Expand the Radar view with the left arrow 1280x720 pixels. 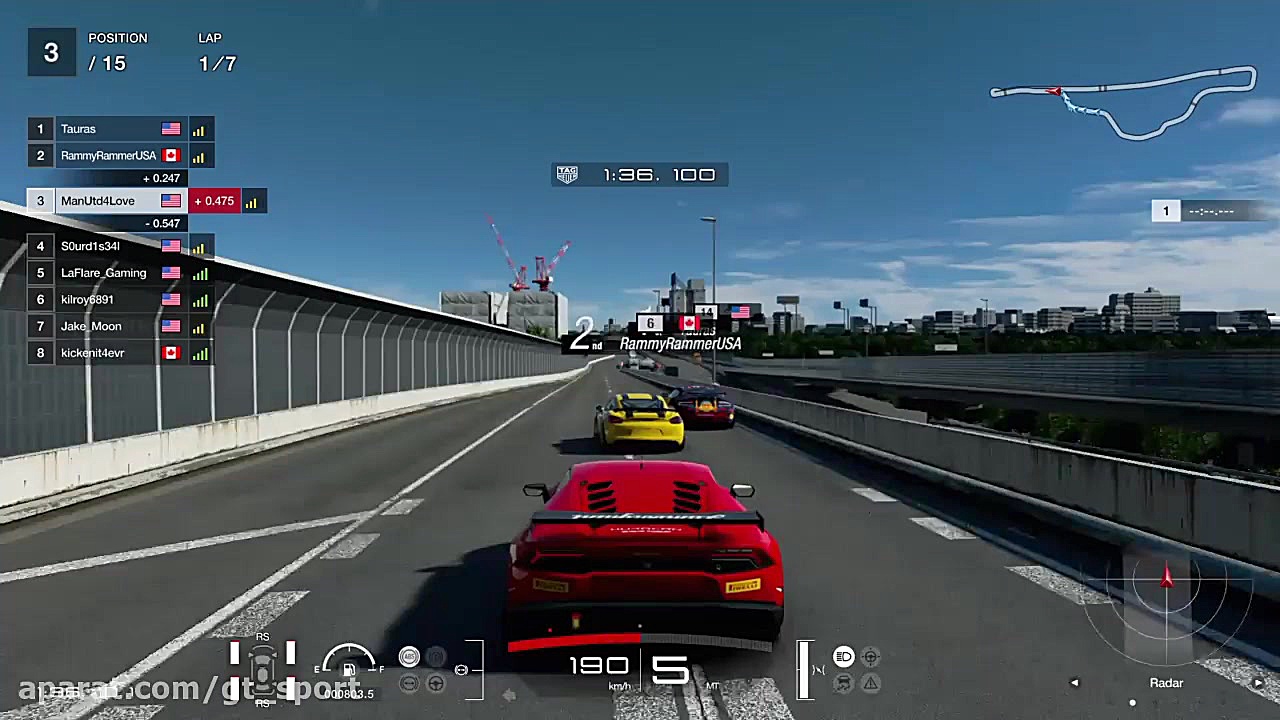coord(1075,682)
